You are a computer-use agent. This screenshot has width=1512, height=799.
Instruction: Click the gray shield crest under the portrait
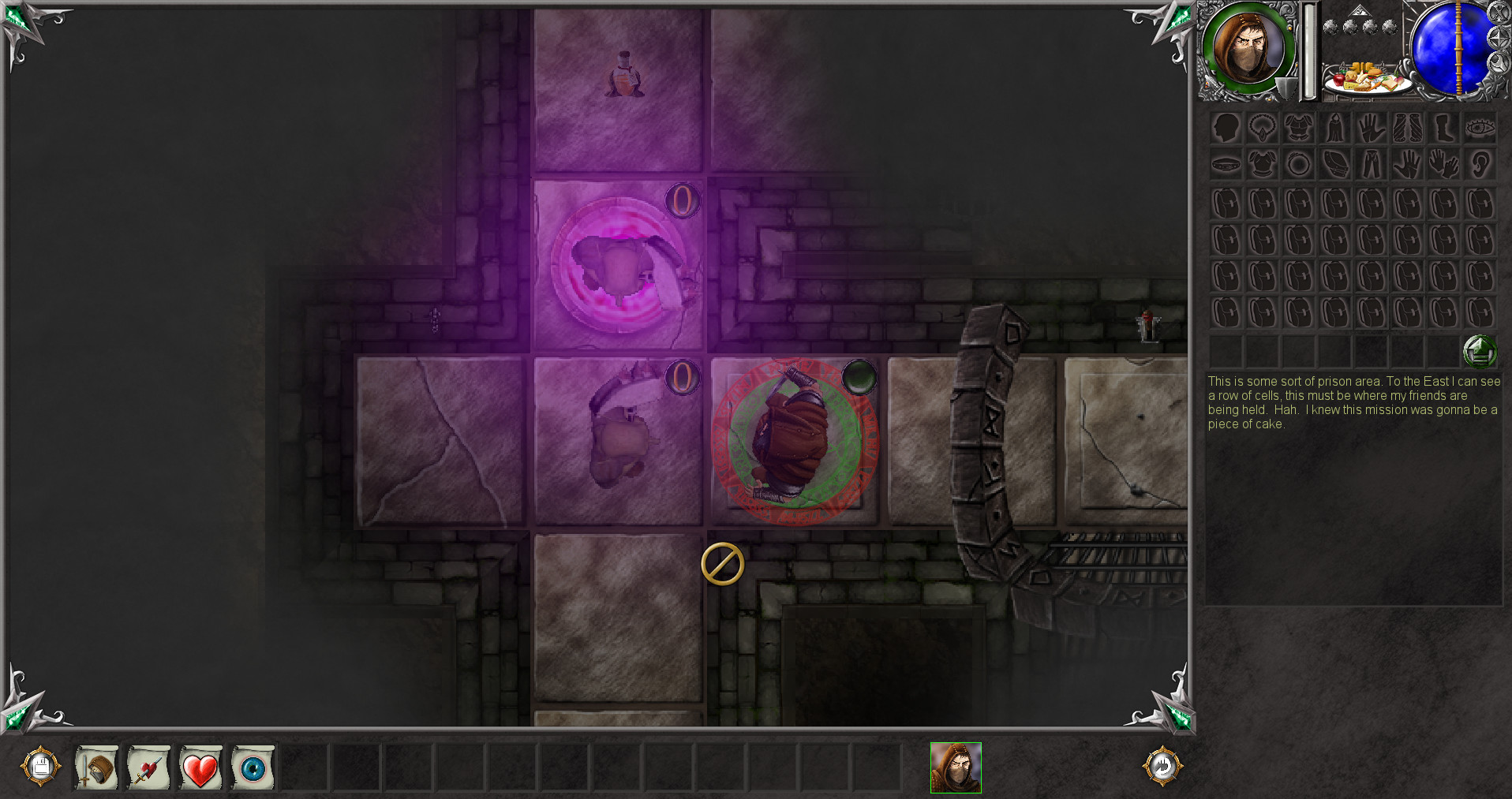coord(1285,87)
